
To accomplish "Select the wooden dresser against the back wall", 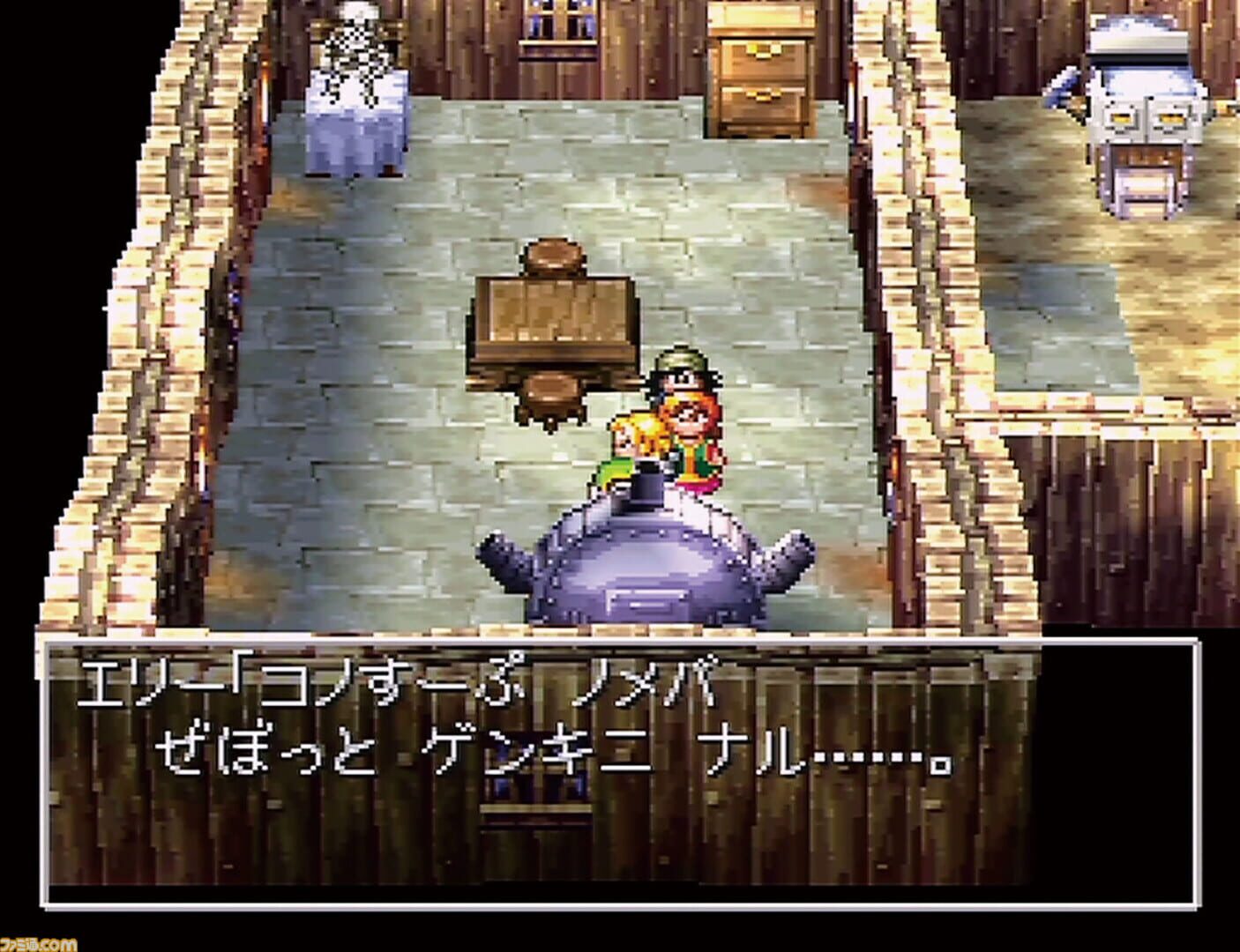I will (x=763, y=71).
